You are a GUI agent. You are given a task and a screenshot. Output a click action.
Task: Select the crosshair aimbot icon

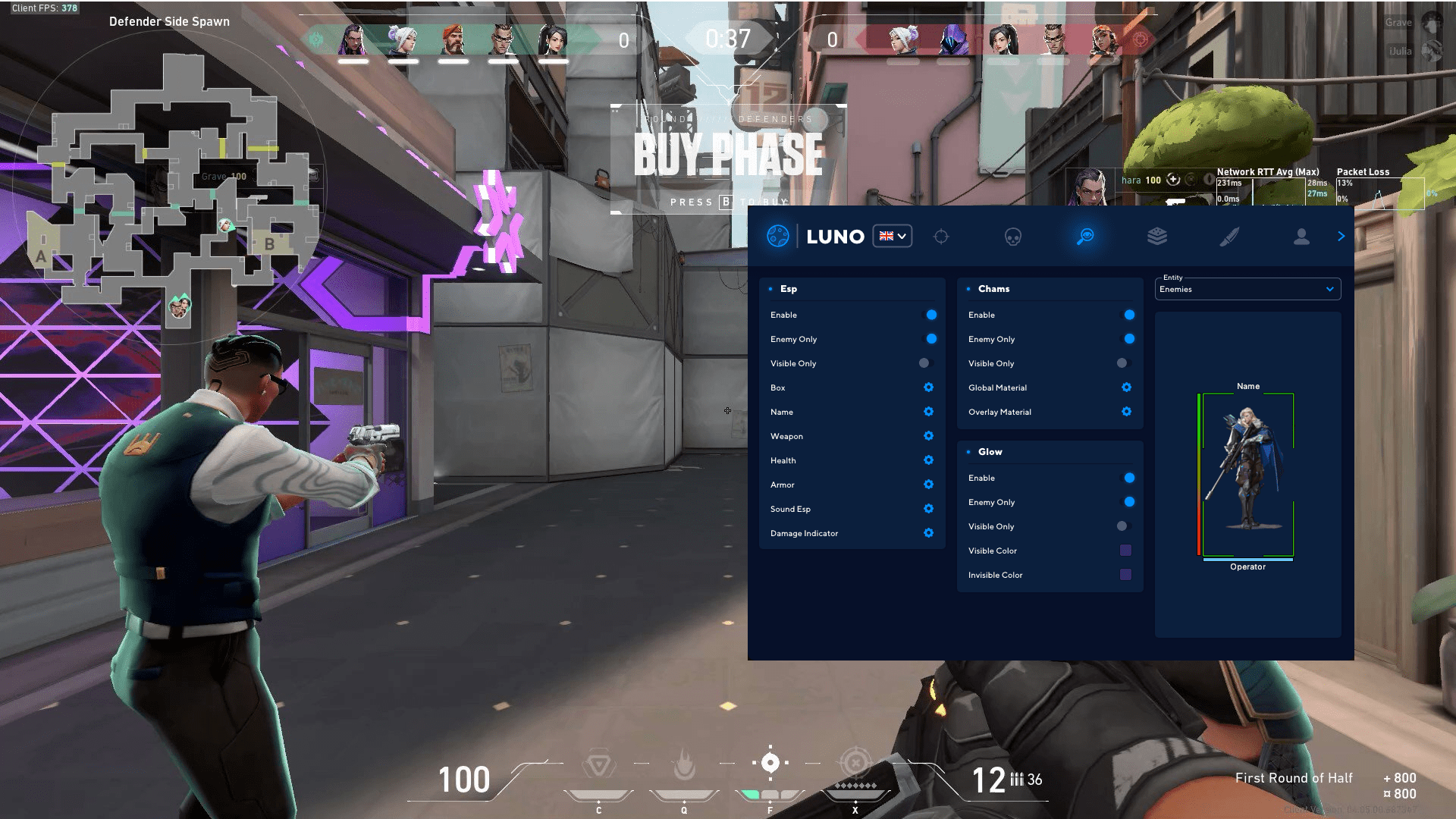pyautogui.click(x=942, y=236)
